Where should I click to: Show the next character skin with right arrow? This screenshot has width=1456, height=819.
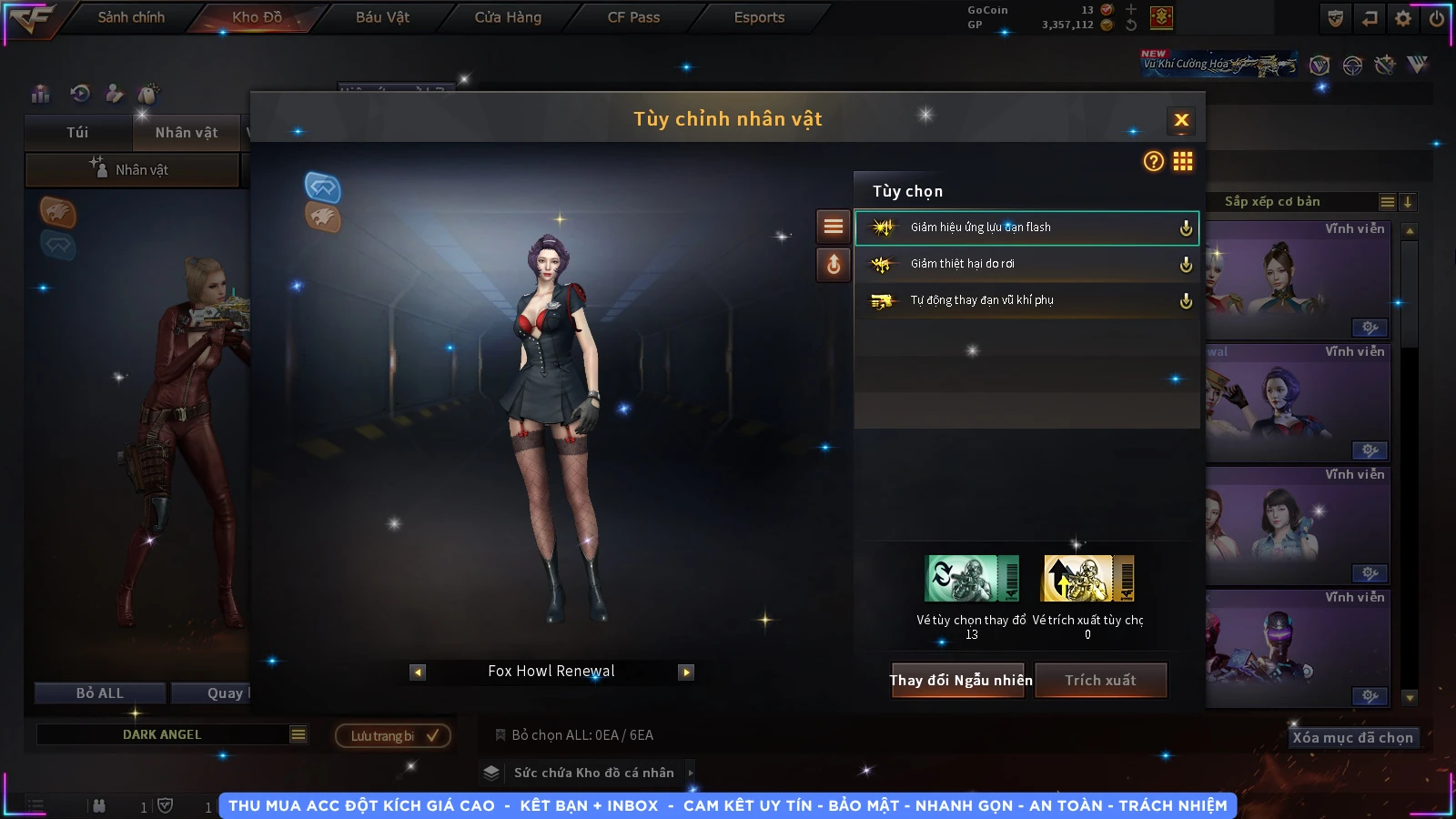pos(686,672)
